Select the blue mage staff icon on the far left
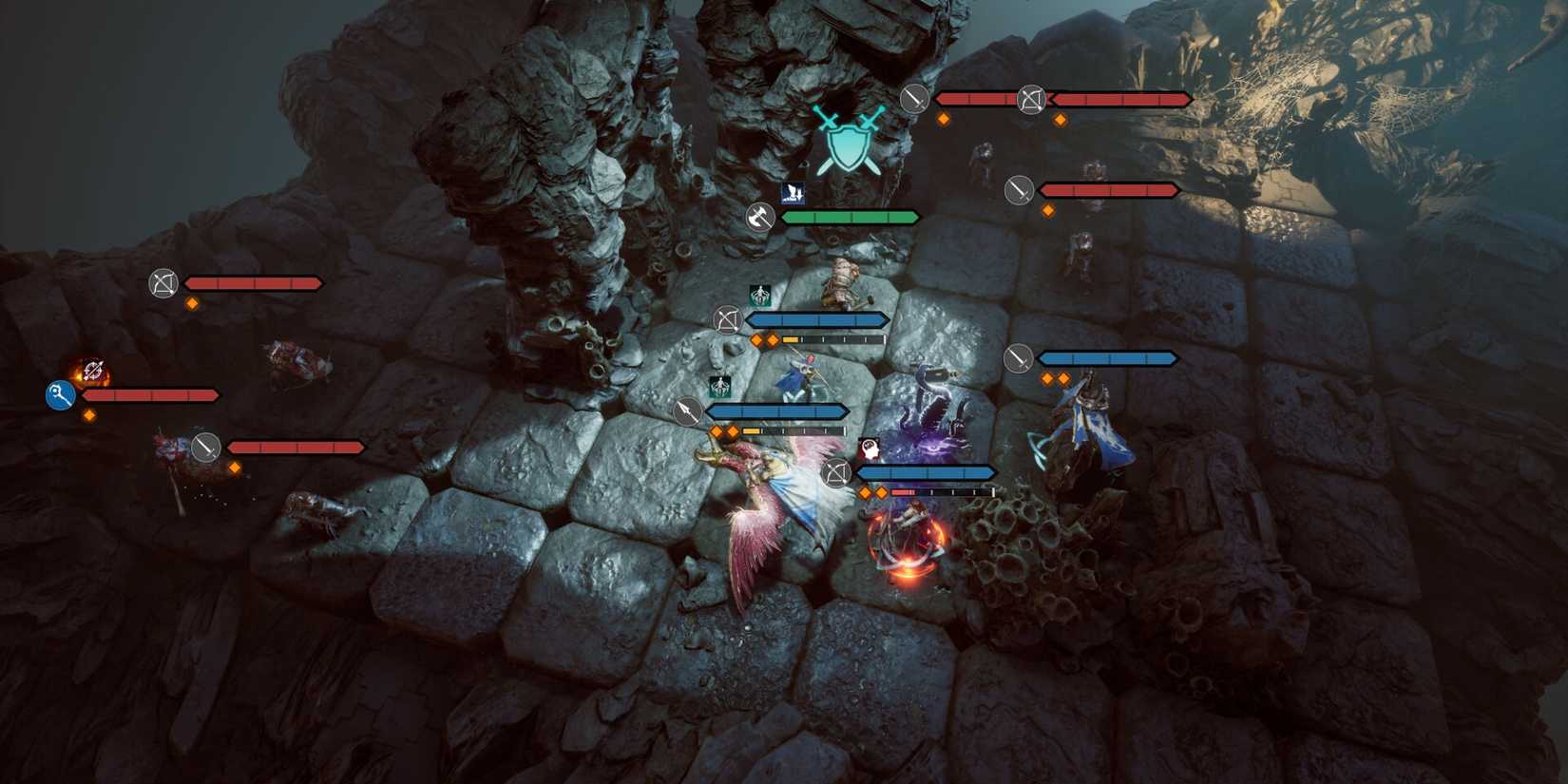Screen dimensions: 1568x784 point(59,396)
